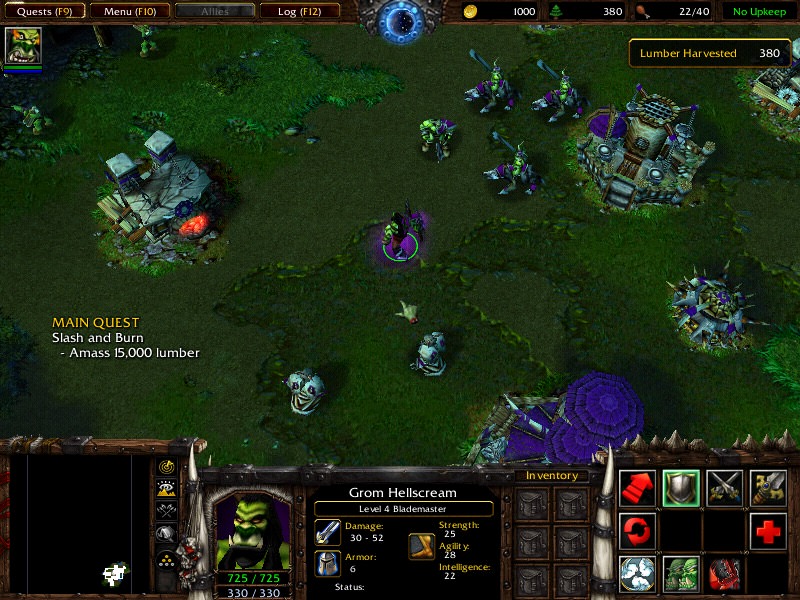The image size is (800, 600).
Task: Select the Stop command sword and gauntlet icon
Action: 768,487
